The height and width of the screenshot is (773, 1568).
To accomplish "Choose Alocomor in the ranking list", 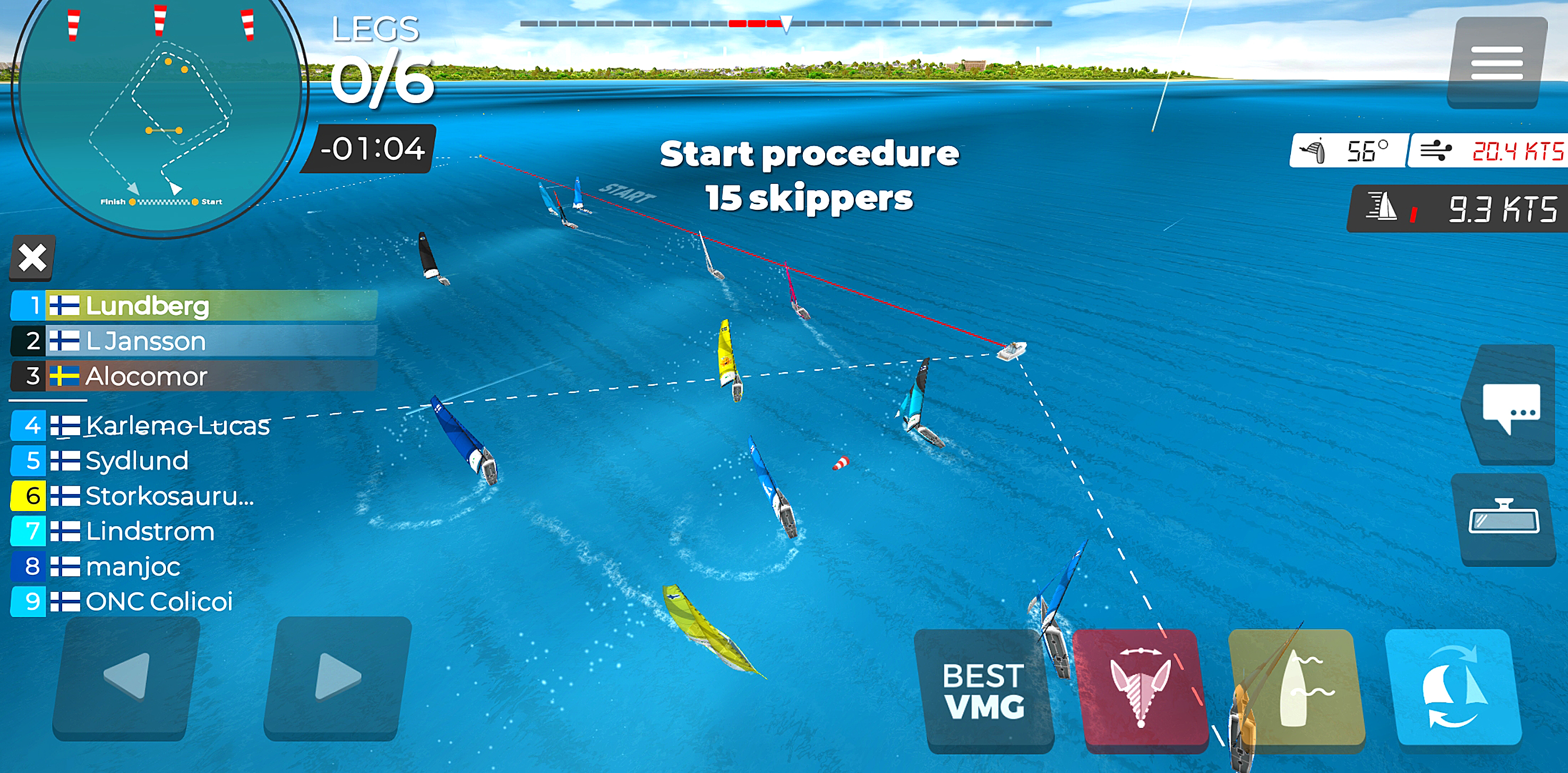I will coord(194,377).
